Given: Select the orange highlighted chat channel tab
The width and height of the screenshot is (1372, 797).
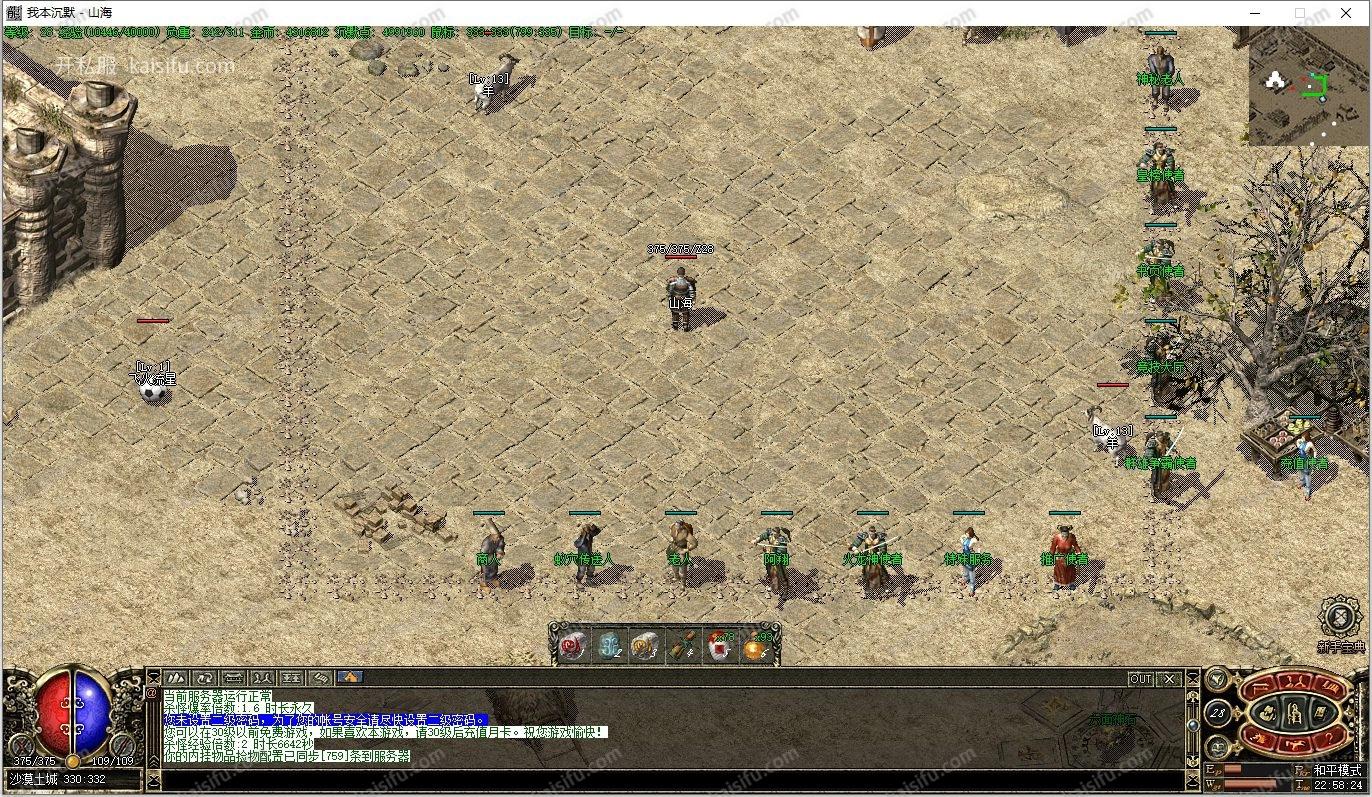Looking at the screenshot, I should click(x=350, y=678).
